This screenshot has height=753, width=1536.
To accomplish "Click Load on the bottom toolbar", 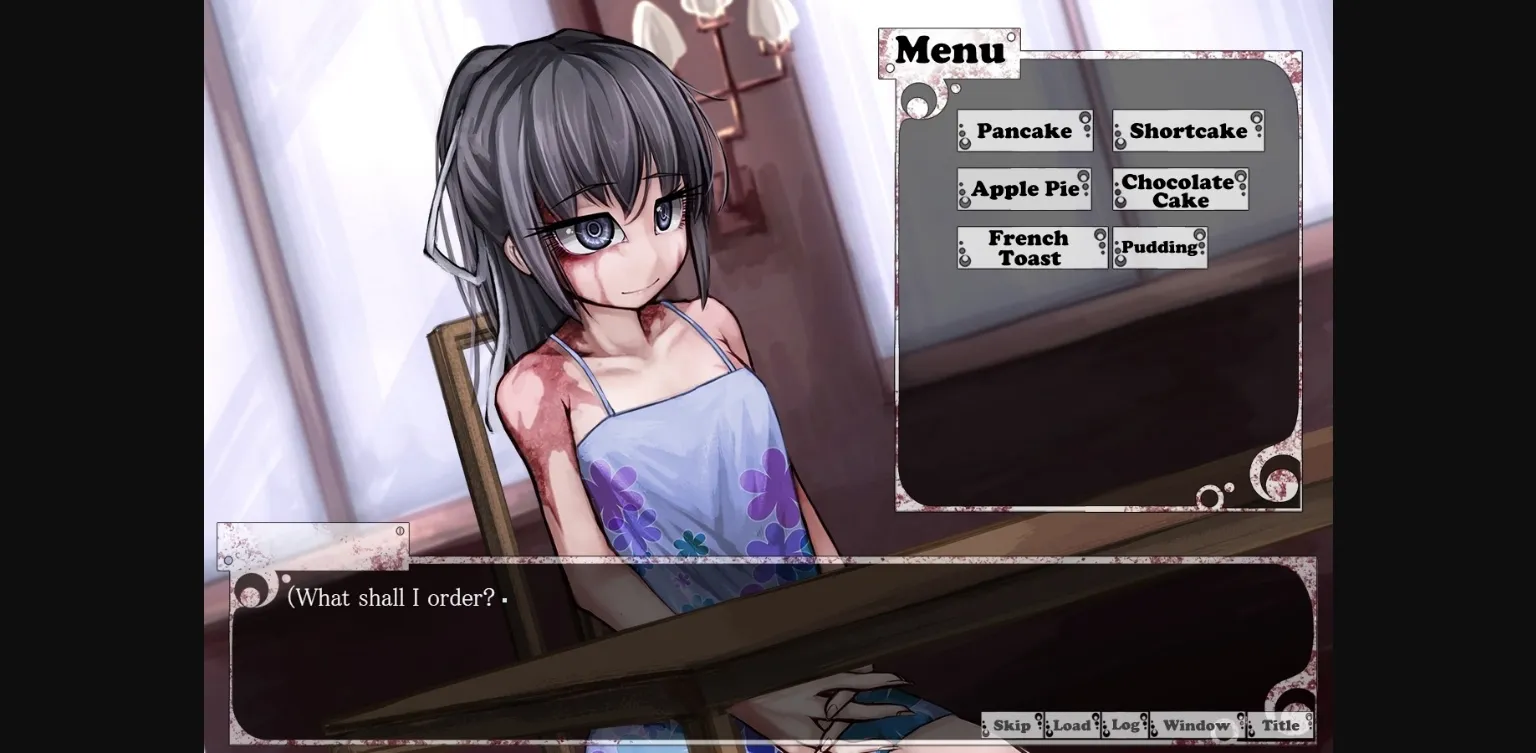I will tap(1072, 725).
